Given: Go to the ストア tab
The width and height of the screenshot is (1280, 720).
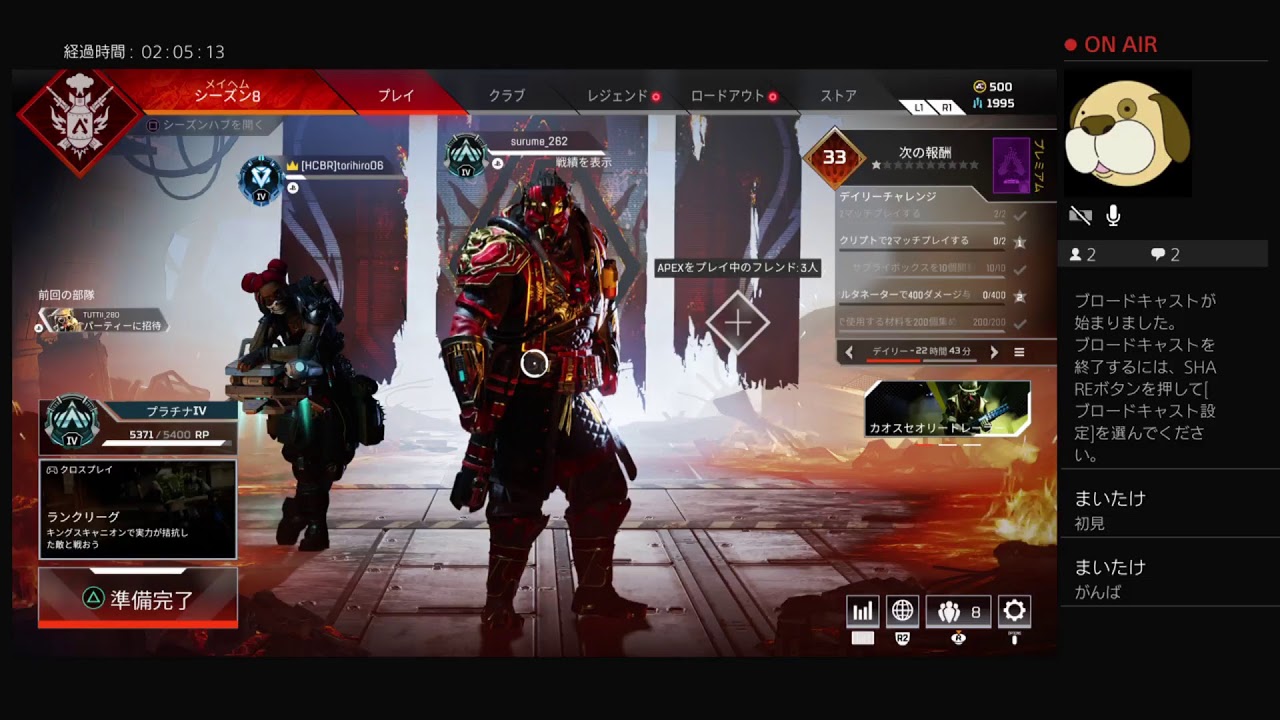Looking at the screenshot, I should click(x=838, y=96).
